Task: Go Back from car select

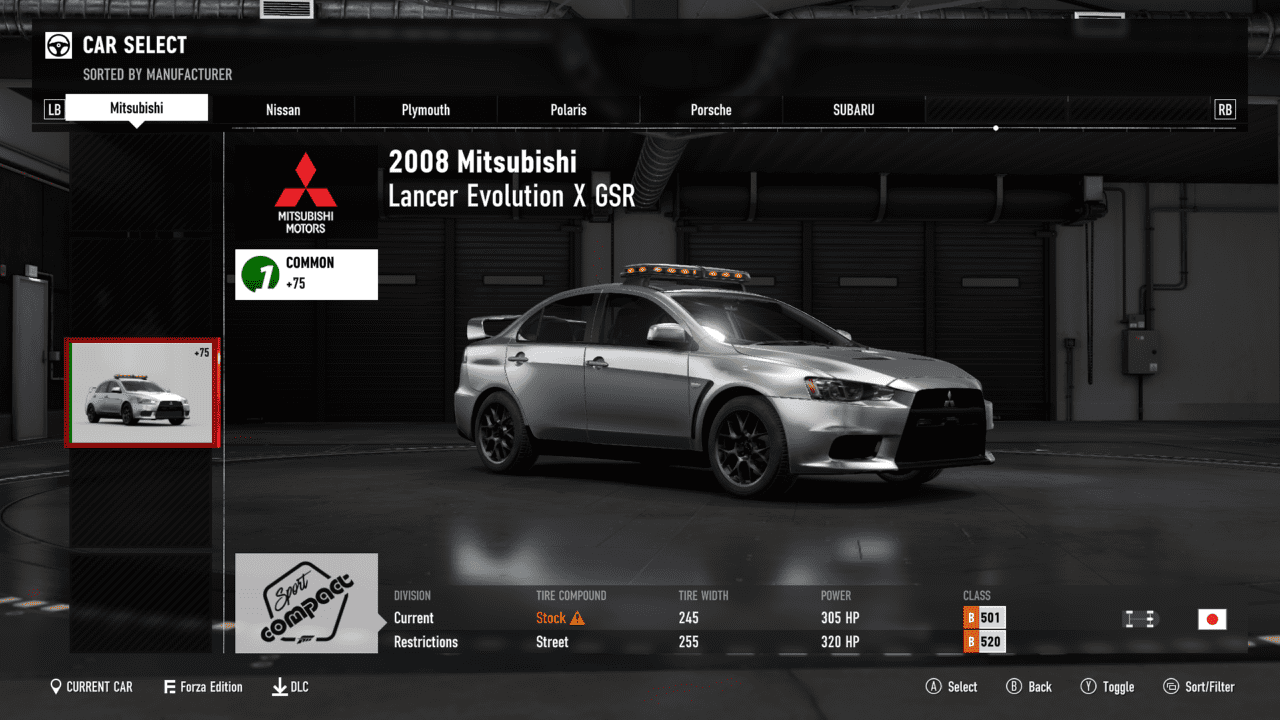Action: pos(1029,687)
